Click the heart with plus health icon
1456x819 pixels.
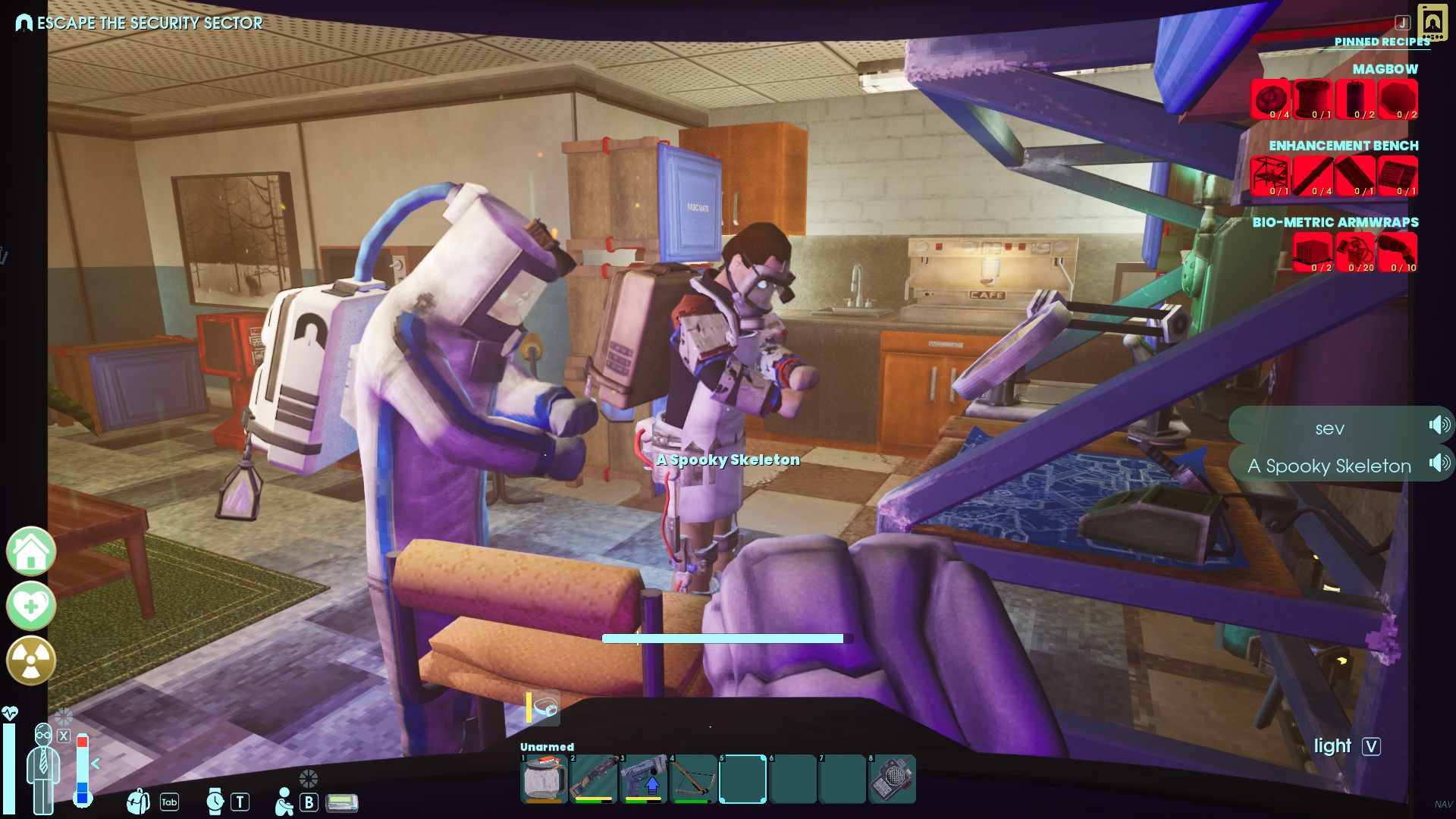pos(31,606)
